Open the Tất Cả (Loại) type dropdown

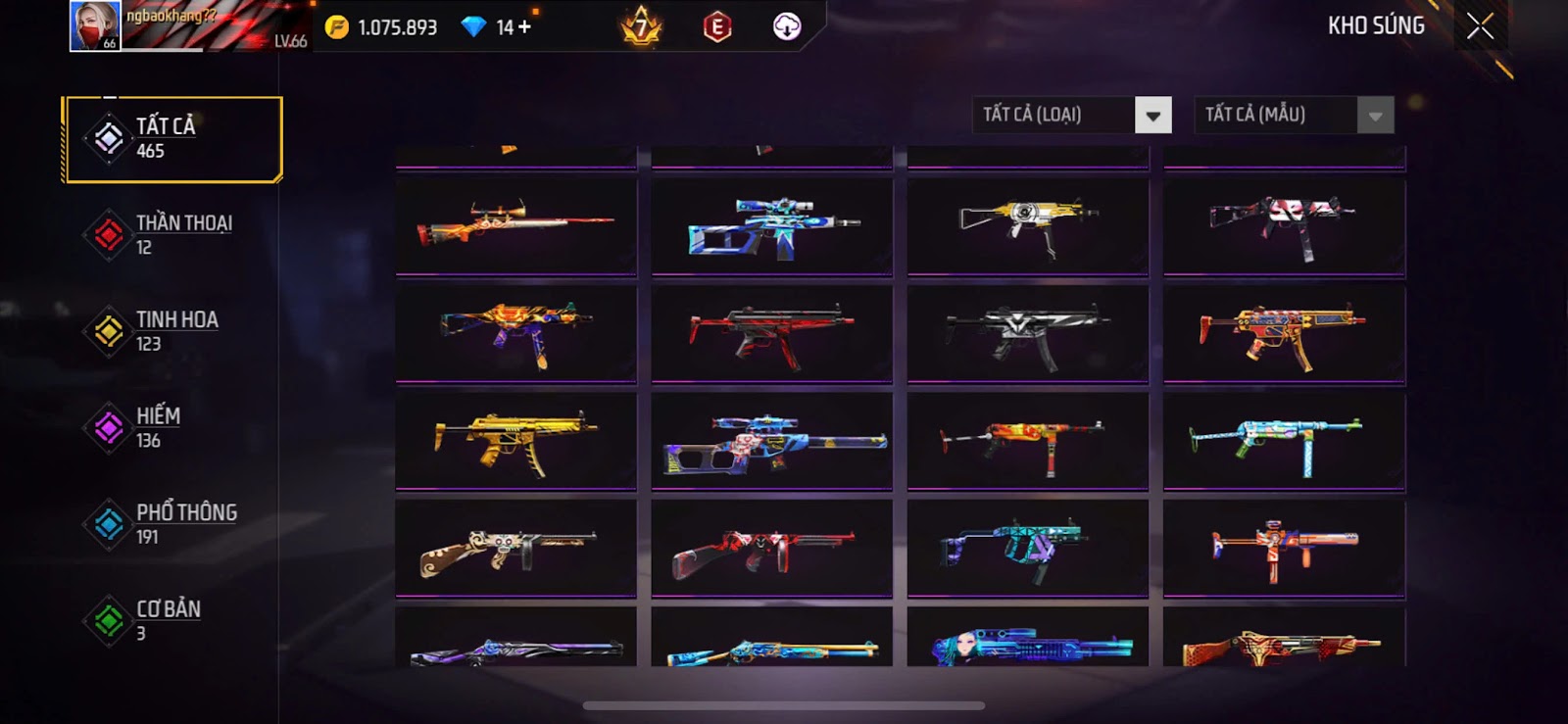(1152, 116)
